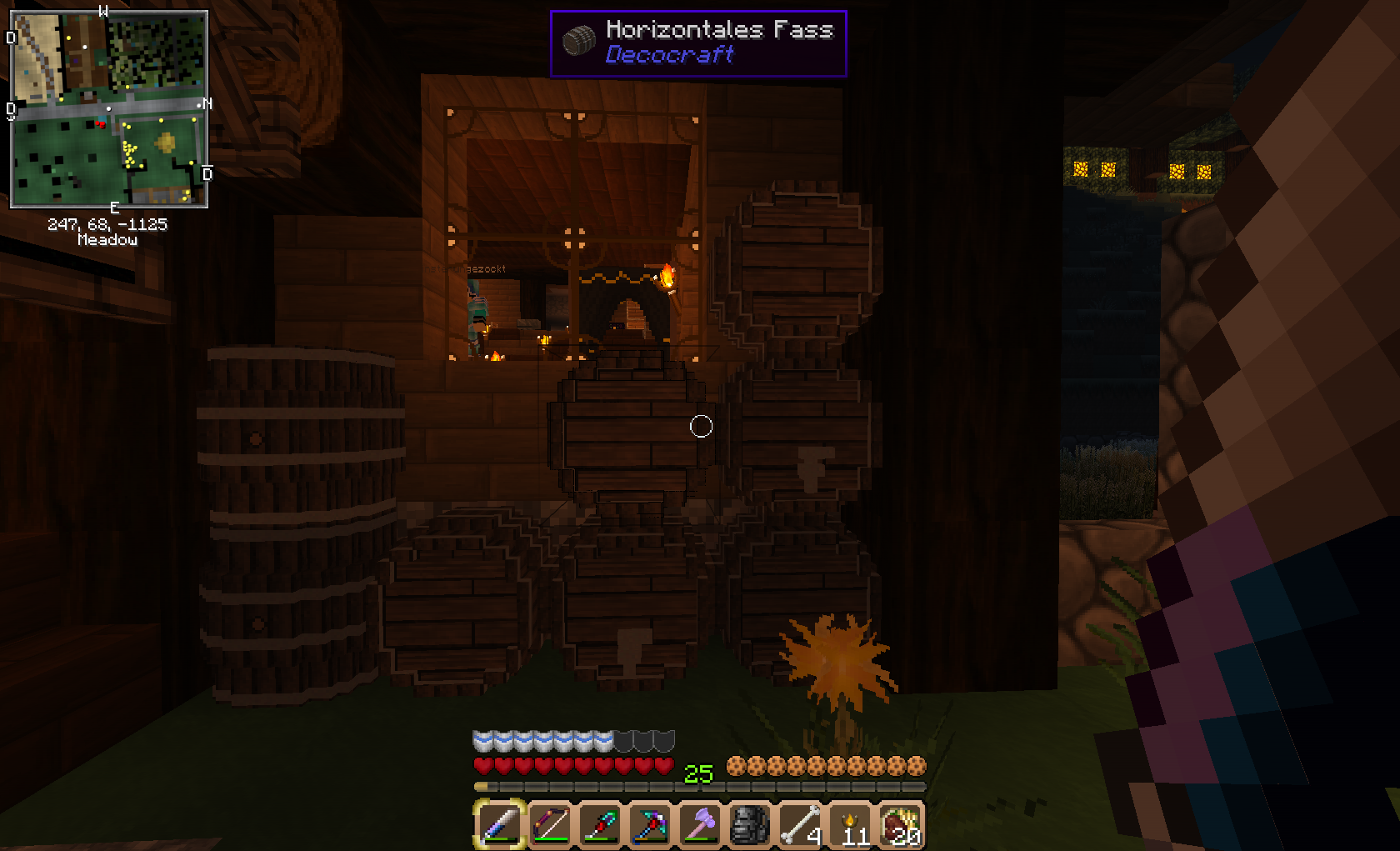Equip the purple axe from the hotbar

coord(700,824)
